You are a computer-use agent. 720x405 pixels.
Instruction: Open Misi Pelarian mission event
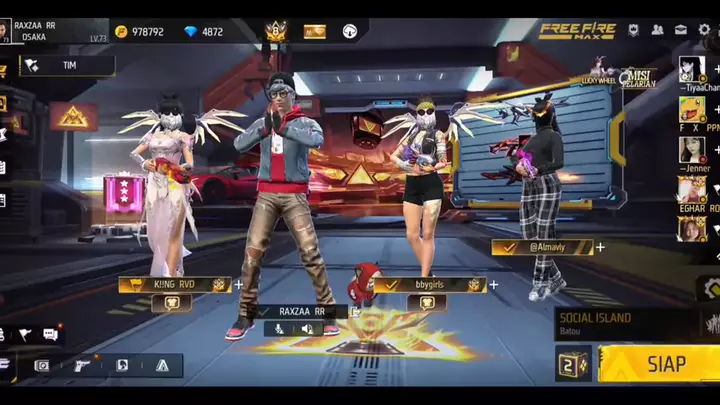(x=637, y=77)
